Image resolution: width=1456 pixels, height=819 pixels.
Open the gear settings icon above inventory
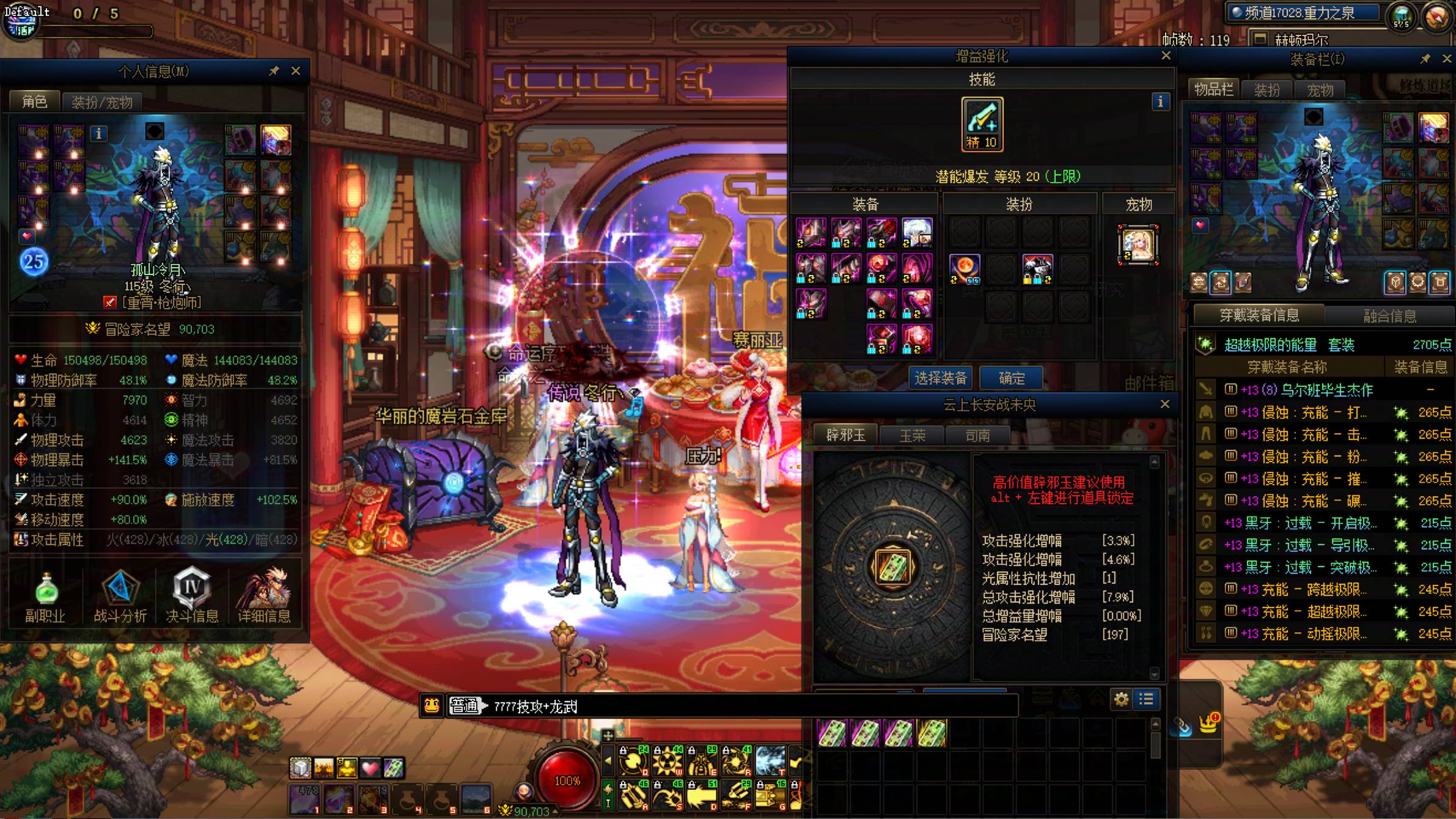point(1121,699)
